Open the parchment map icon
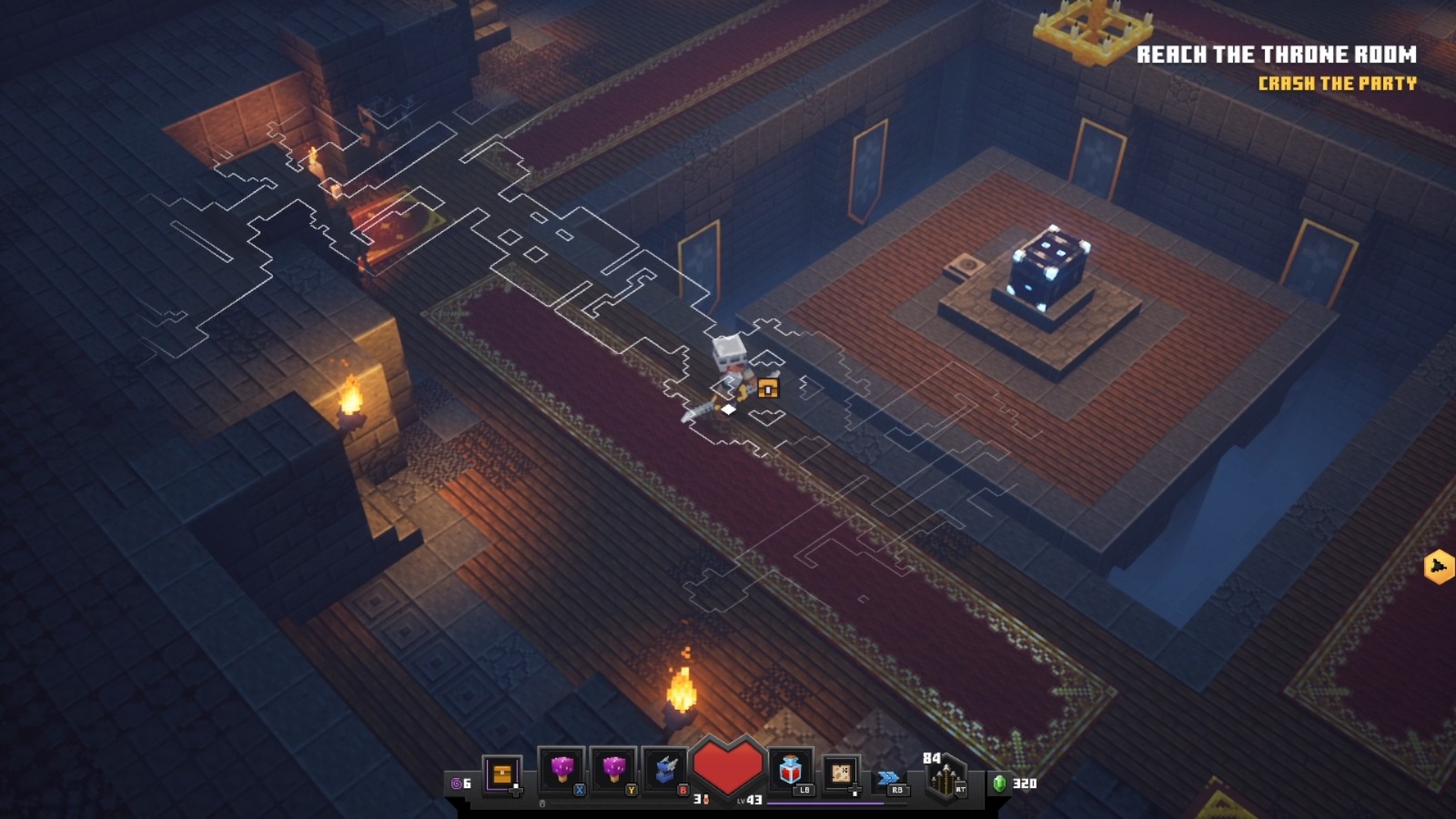The width and height of the screenshot is (1456, 819). [840, 773]
